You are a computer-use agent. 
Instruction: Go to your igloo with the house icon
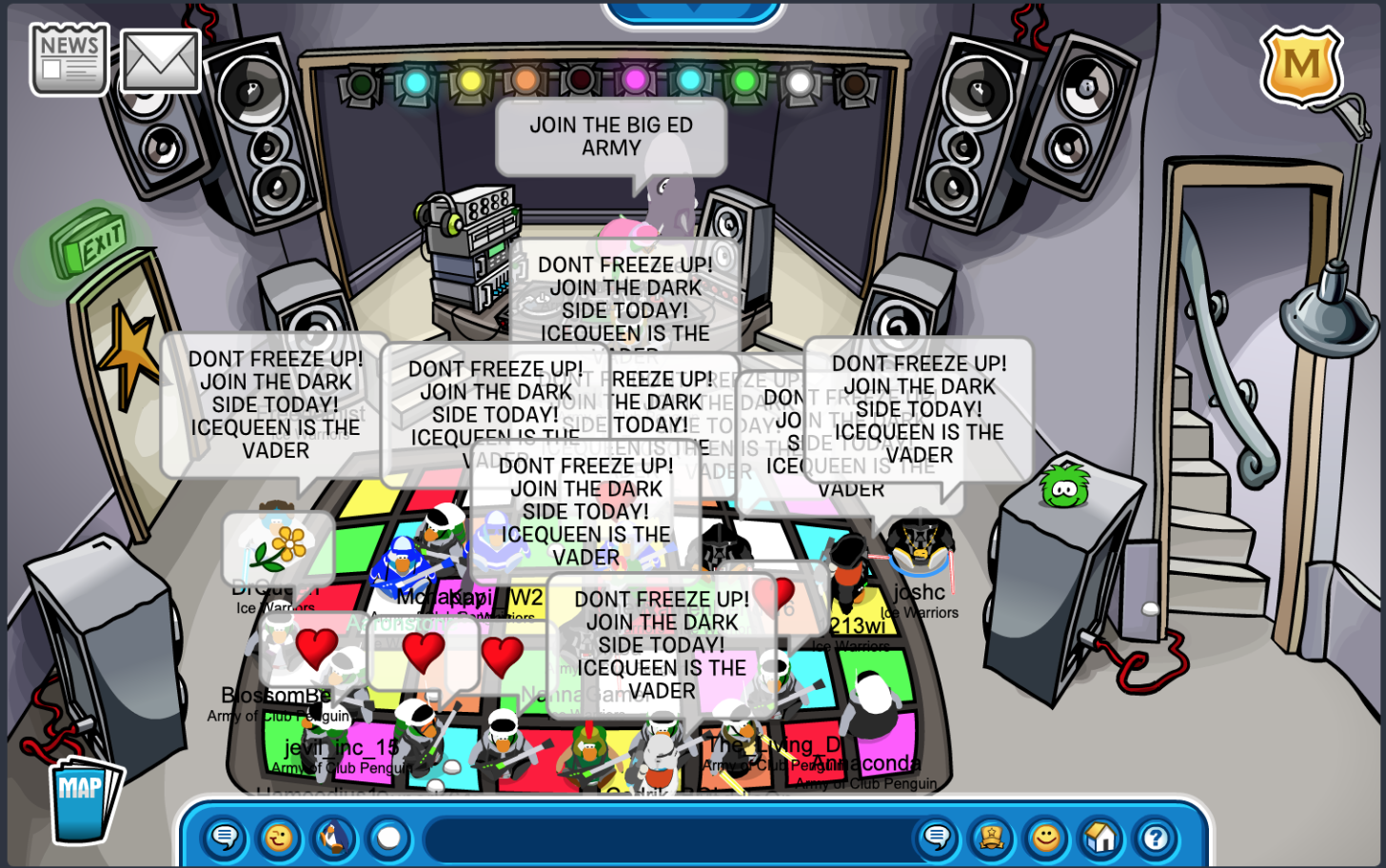pos(1100,838)
